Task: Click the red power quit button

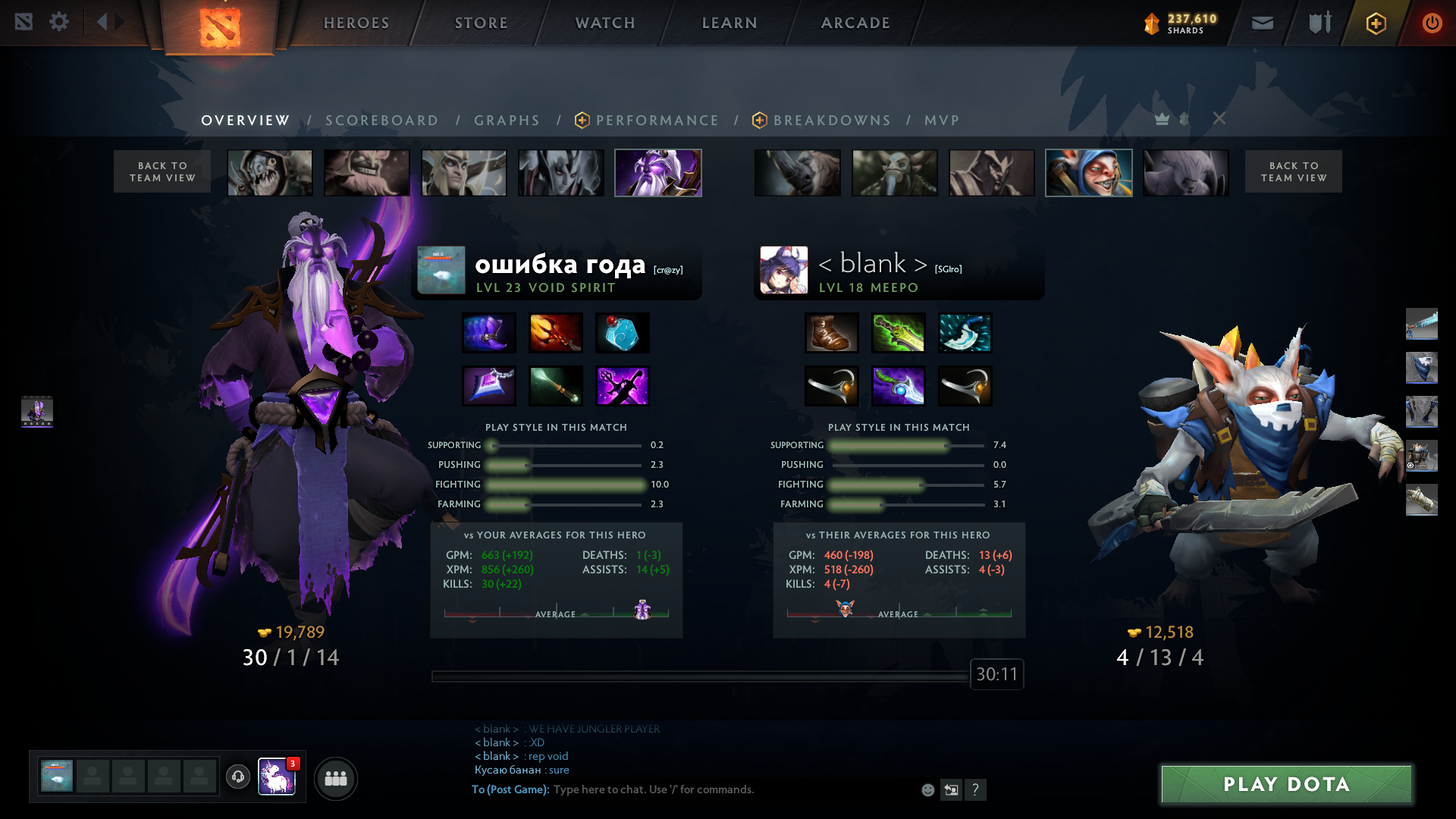Action: click(x=1432, y=23)
